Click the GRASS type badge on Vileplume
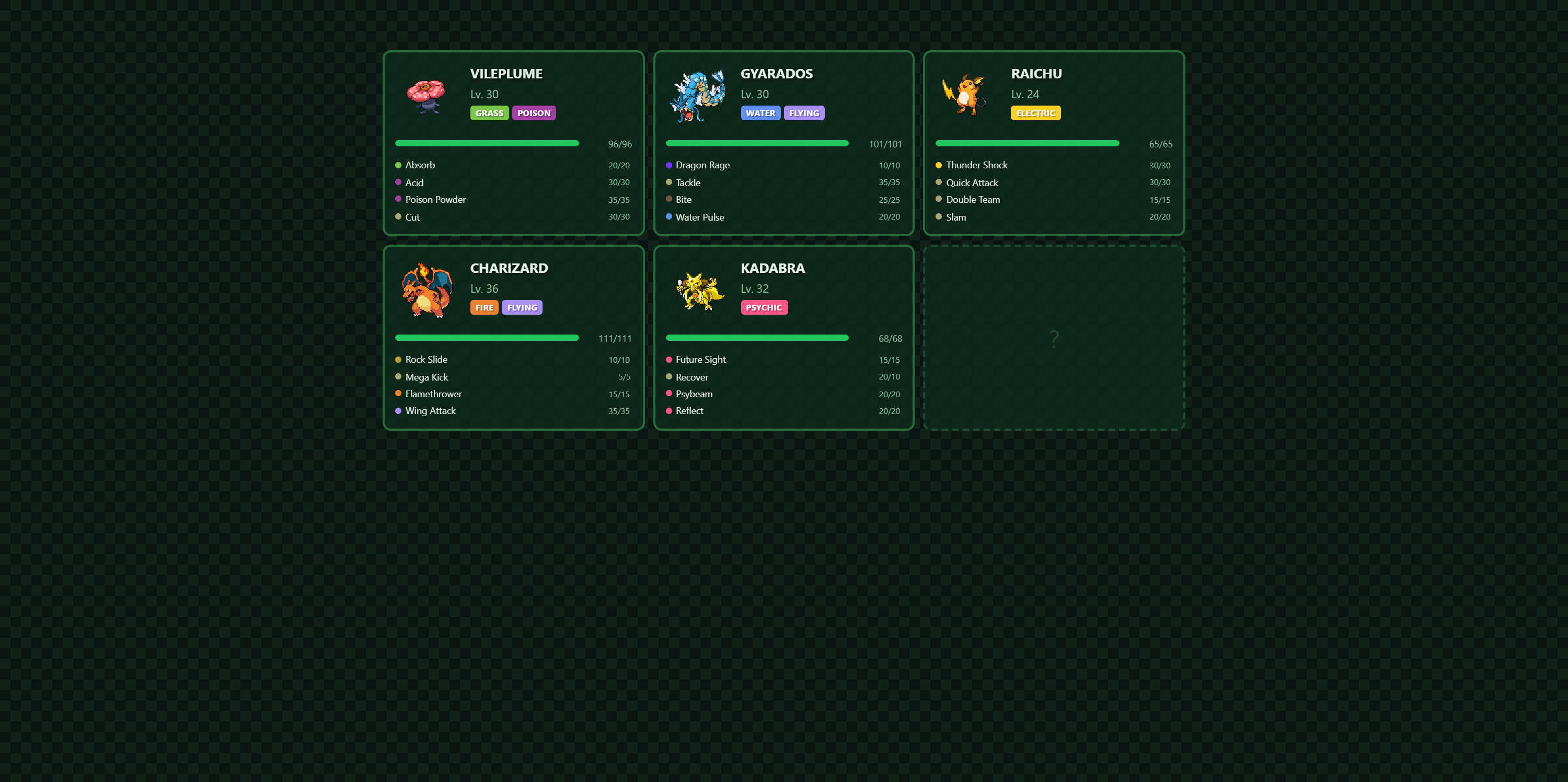This screenshot has height=782, width=1568. pyautogui.click(x=489, y=112)
